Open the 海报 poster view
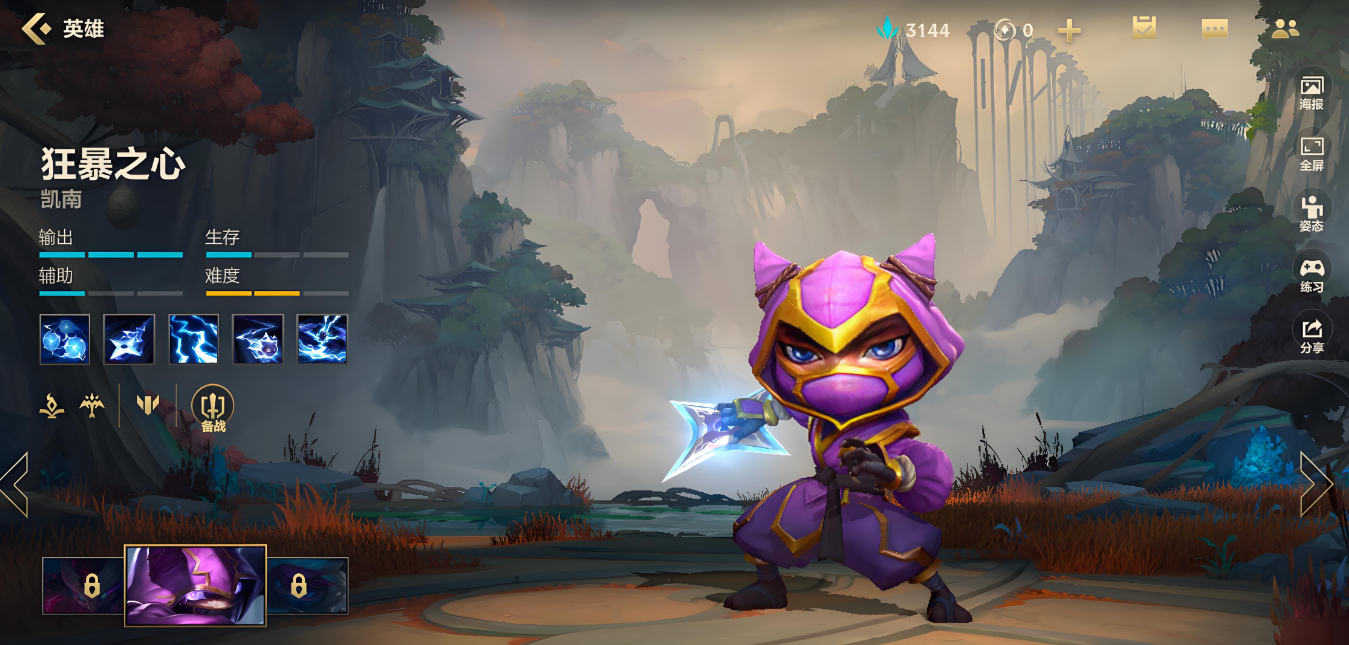Image resolution: width=1349 pixels, height=645 pixels. click(x=1311, y=92)
